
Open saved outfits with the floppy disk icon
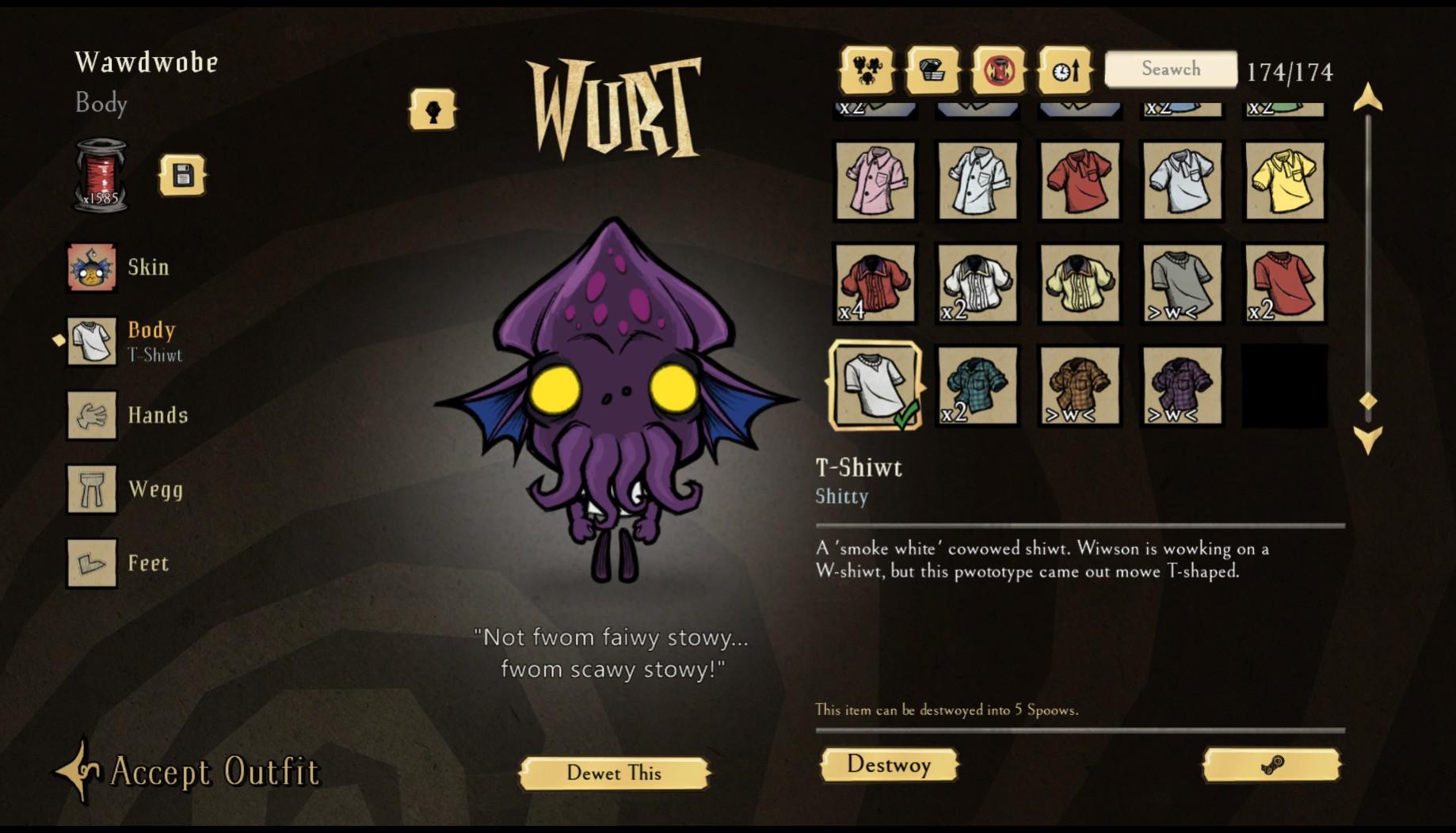coord(183,176)
